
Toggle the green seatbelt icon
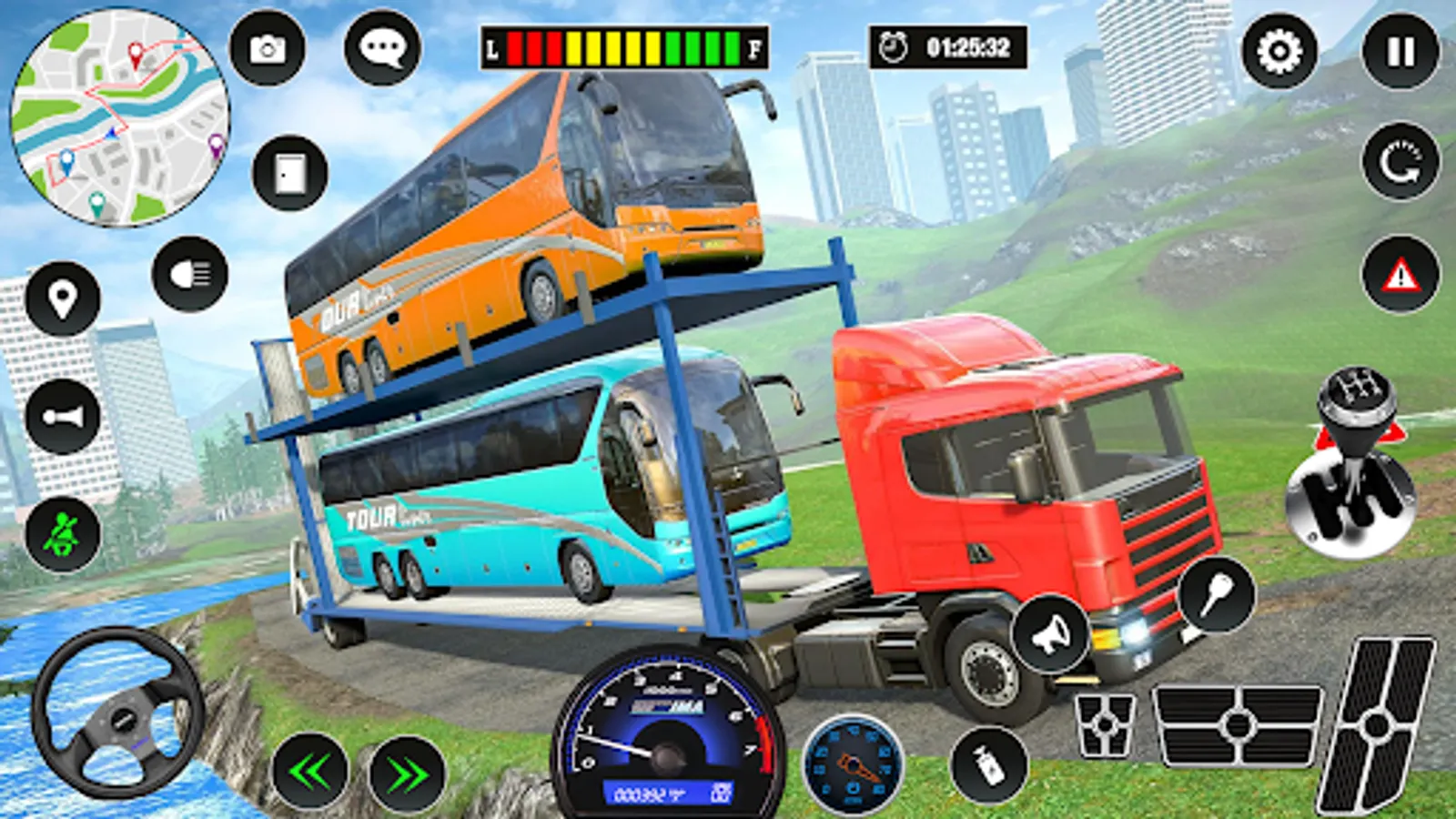(x=63, y=534)
